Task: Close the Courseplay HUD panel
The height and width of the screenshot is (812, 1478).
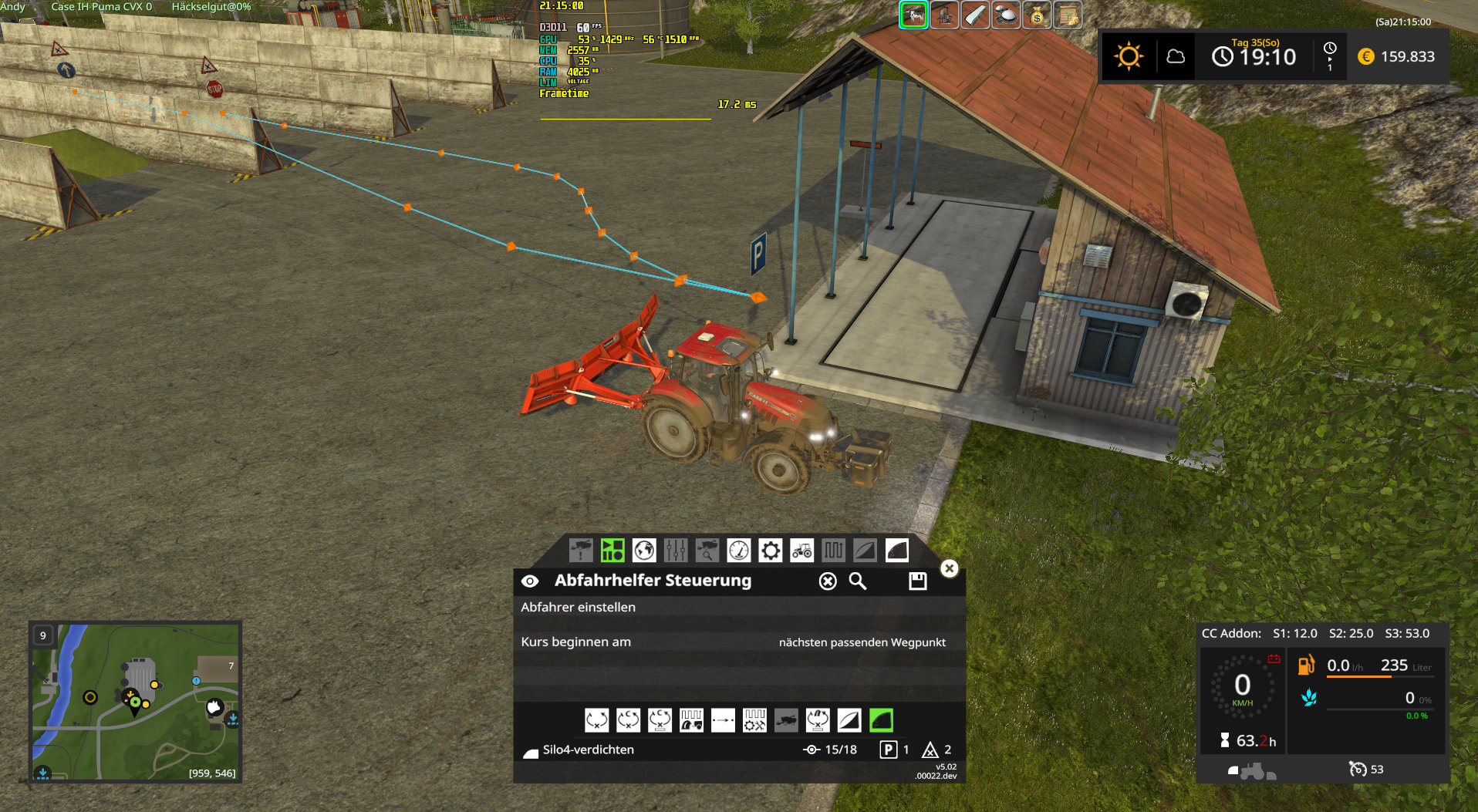Action: [949, 568]
